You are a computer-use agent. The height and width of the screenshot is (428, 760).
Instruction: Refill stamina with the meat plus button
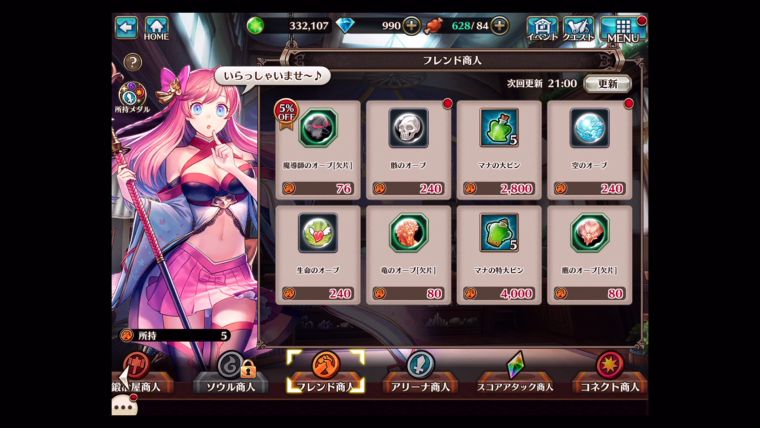point(499,26)
